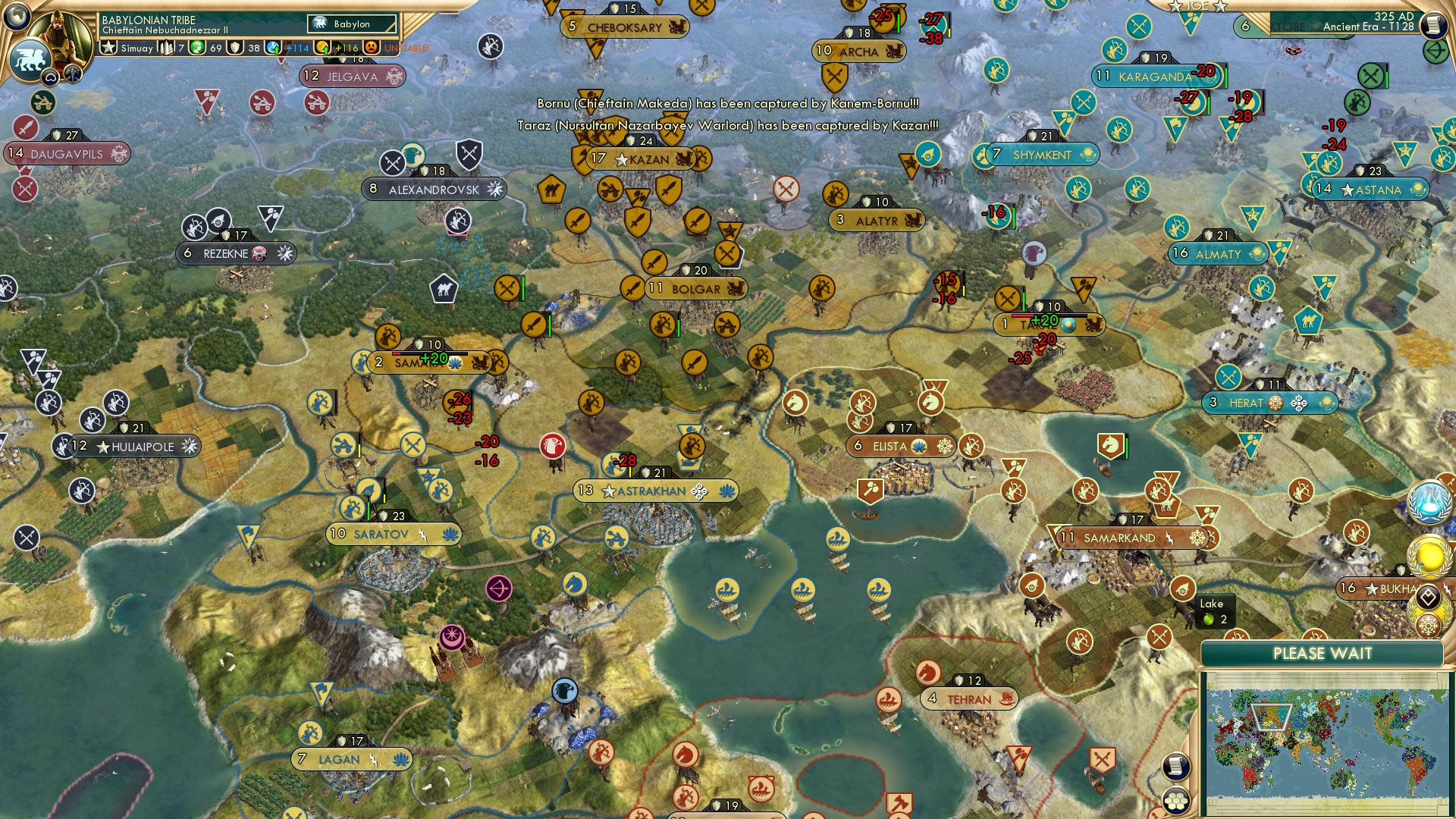
Task: Click the gold income +116 coin icon
Action: coord(323,47)
